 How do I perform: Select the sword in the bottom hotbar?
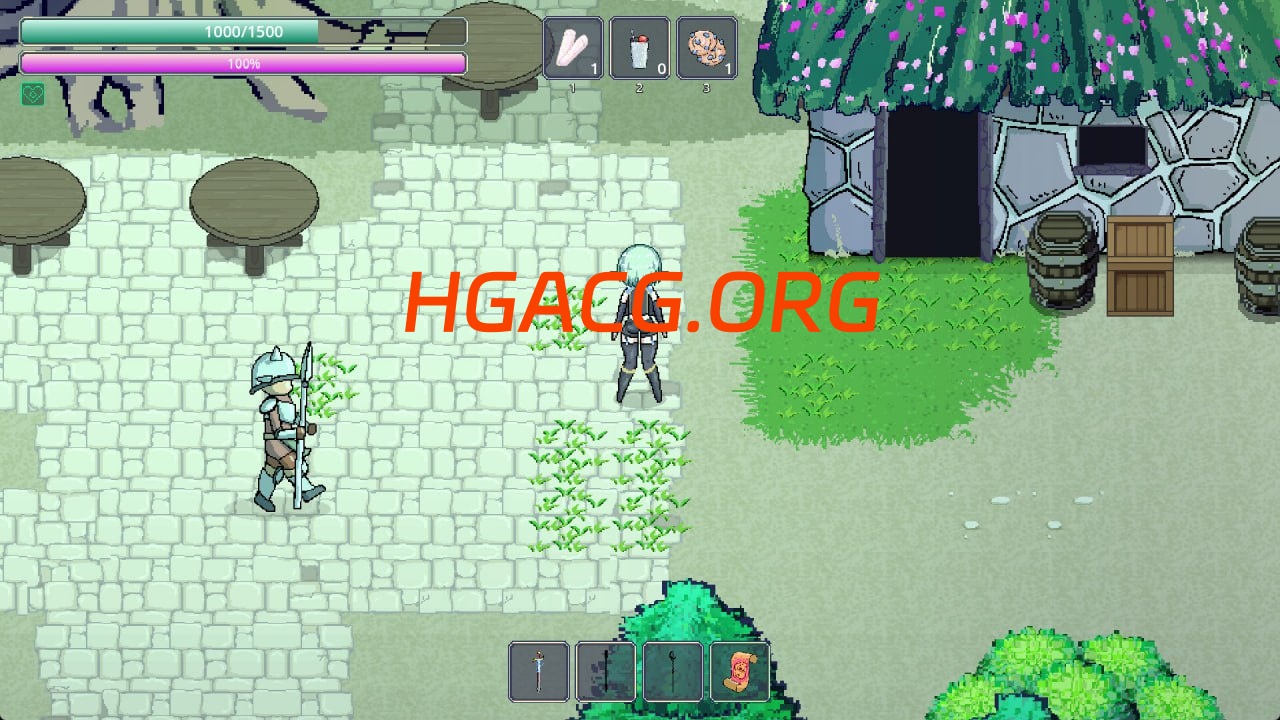point(539,672)
